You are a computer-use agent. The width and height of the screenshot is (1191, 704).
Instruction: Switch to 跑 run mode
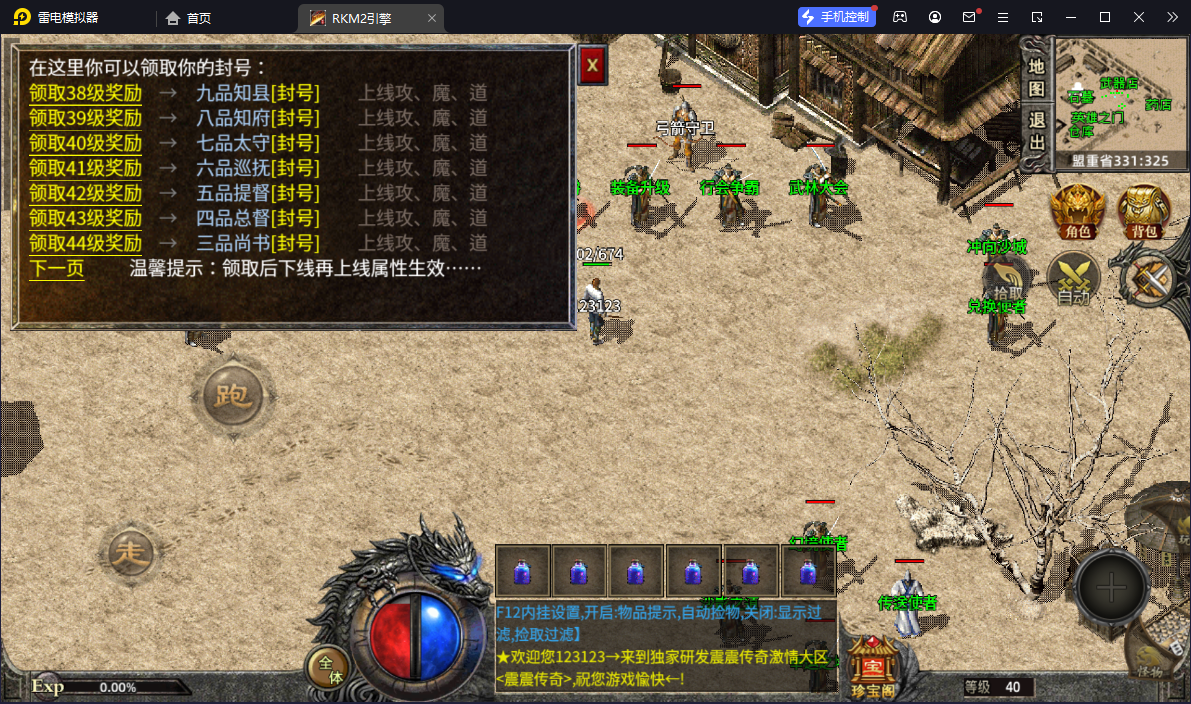(x=232, y=396)
